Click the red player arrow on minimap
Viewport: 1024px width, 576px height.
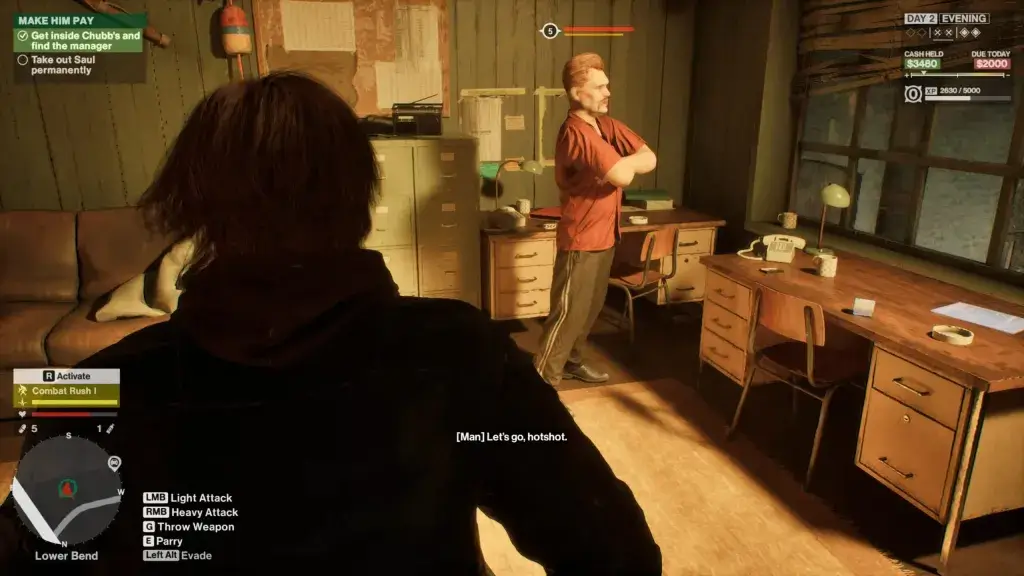click(68, 489)
